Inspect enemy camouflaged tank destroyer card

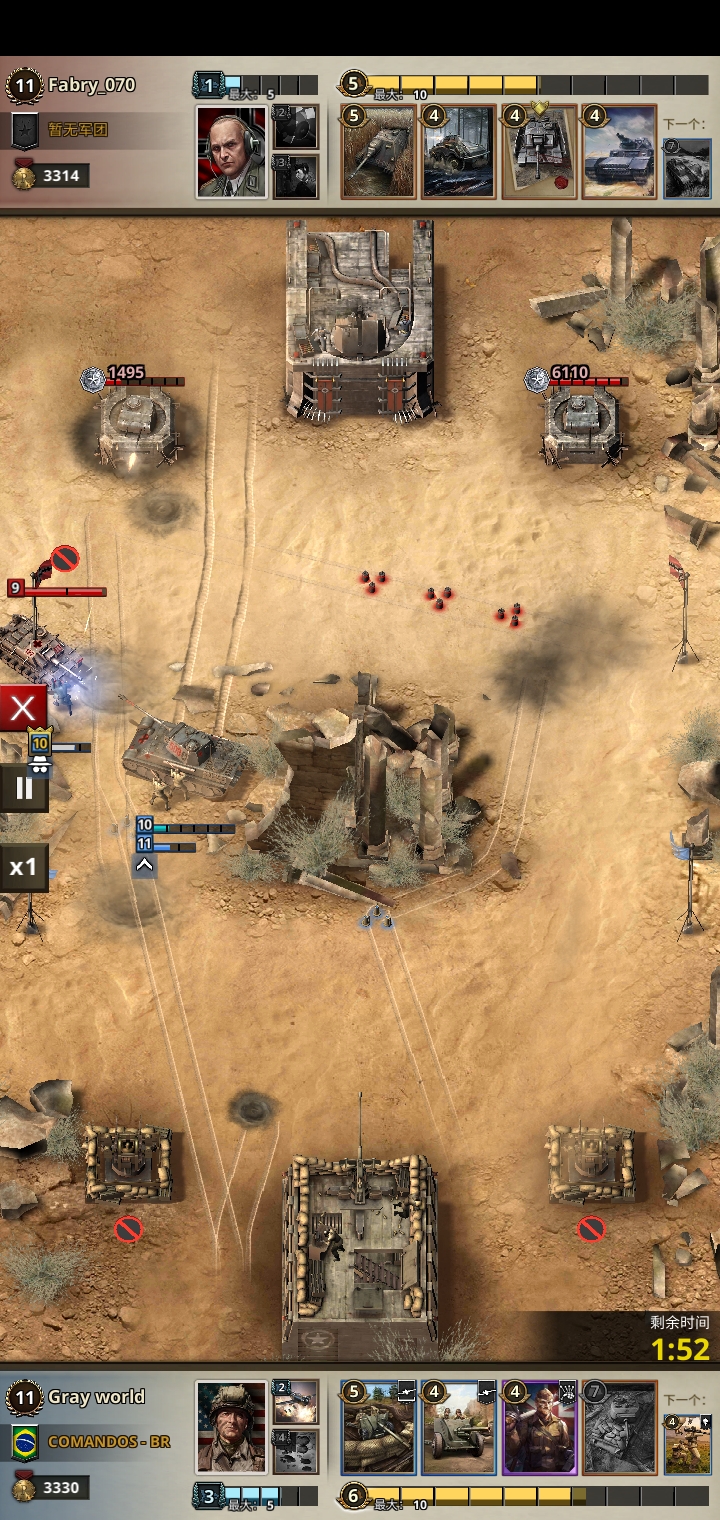[x=378, y=152]
